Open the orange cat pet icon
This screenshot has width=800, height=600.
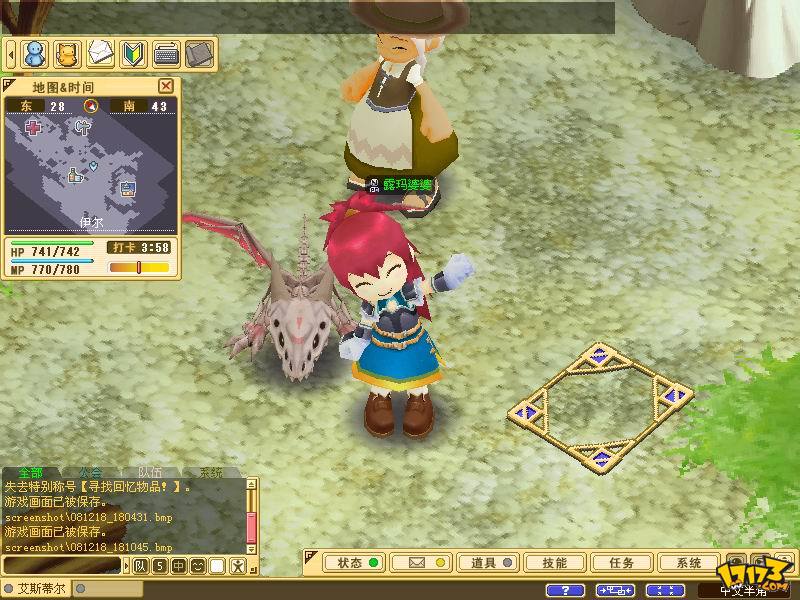tap(68, 51)
